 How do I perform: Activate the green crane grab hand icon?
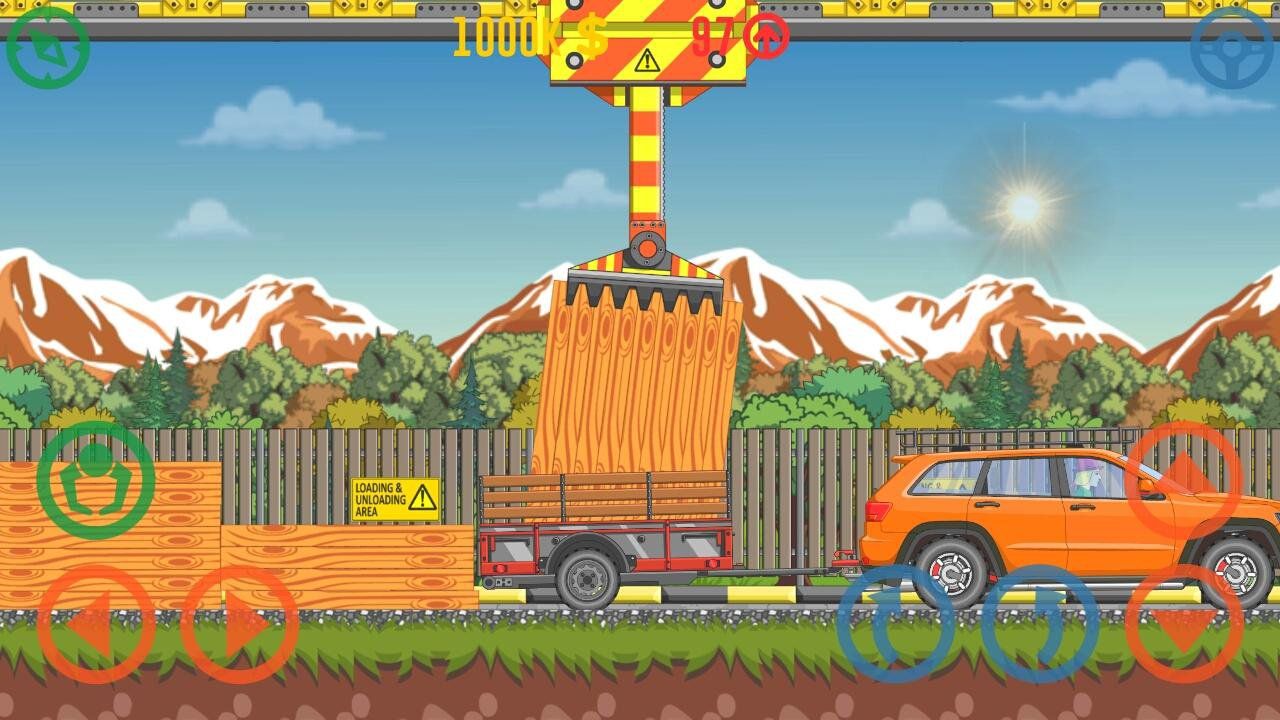pyautogui.click(x=93, y=479)
